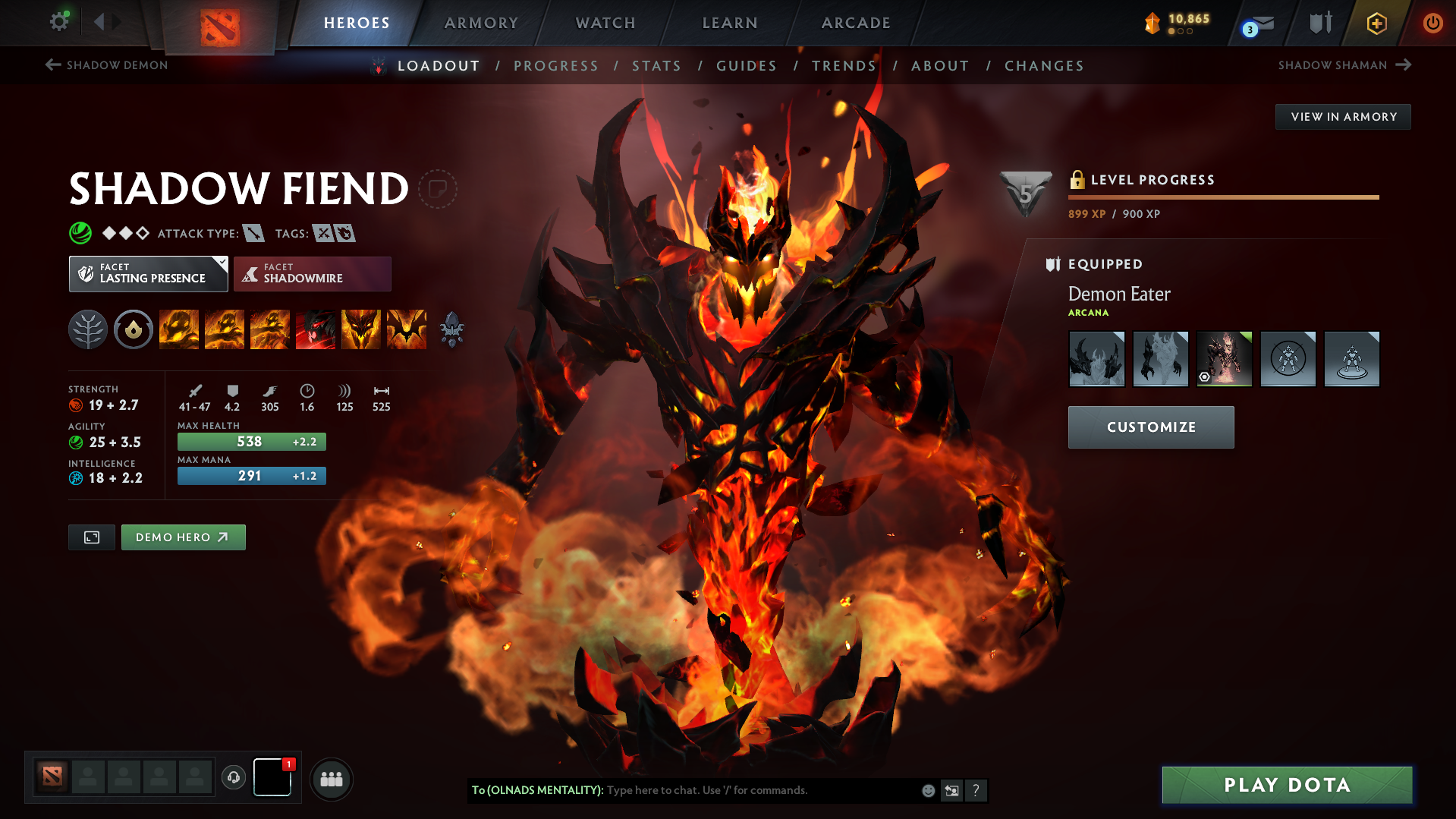Launch Demo Hero mode

183,537
